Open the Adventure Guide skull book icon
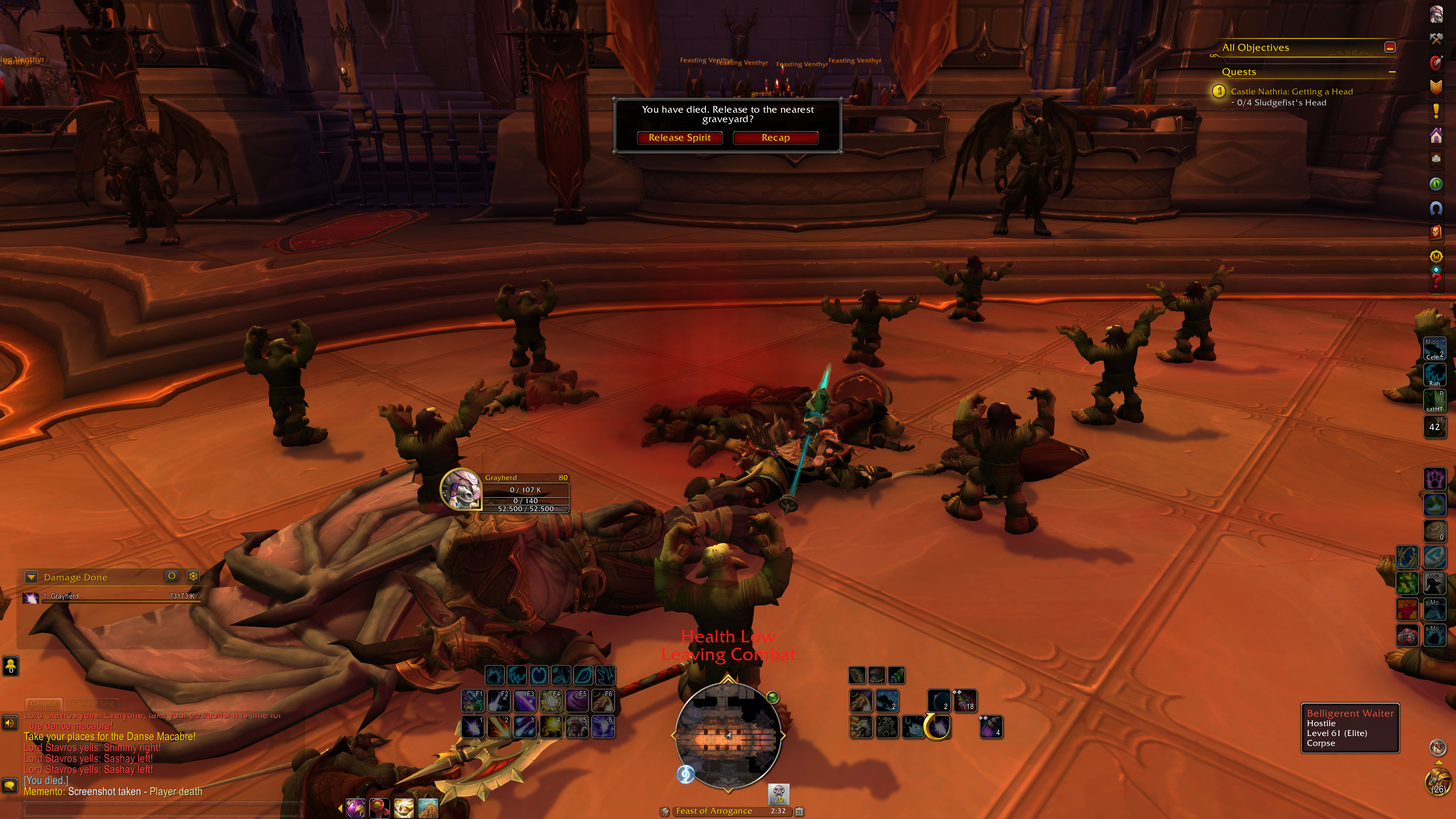The width and height of the screenshot is (1456, 819). click(x=1436, y=232)
